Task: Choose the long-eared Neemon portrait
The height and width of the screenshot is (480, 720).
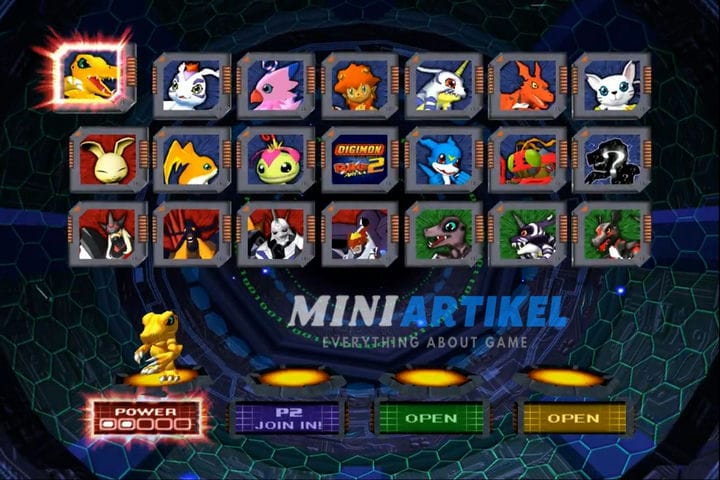Action: (x=107, y=160)
